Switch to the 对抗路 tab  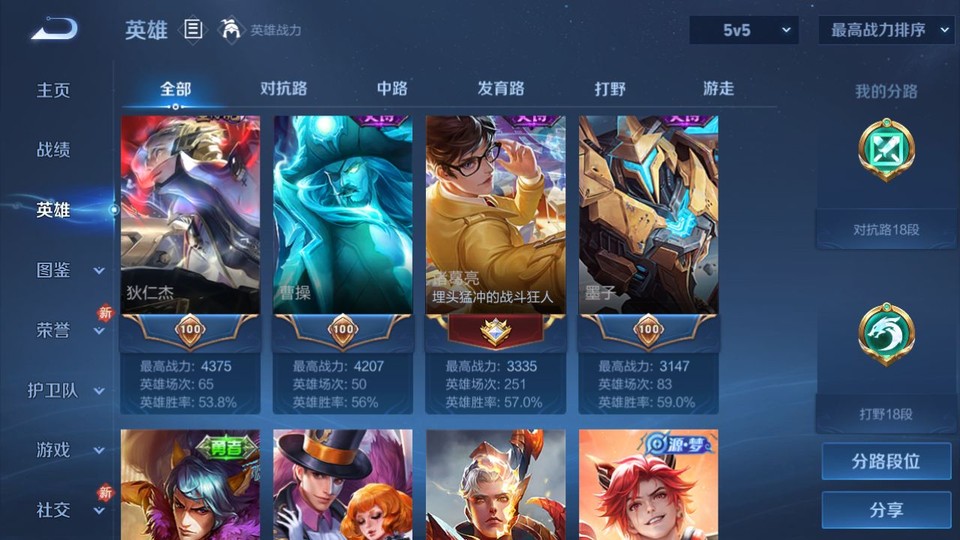pos(283,88)
